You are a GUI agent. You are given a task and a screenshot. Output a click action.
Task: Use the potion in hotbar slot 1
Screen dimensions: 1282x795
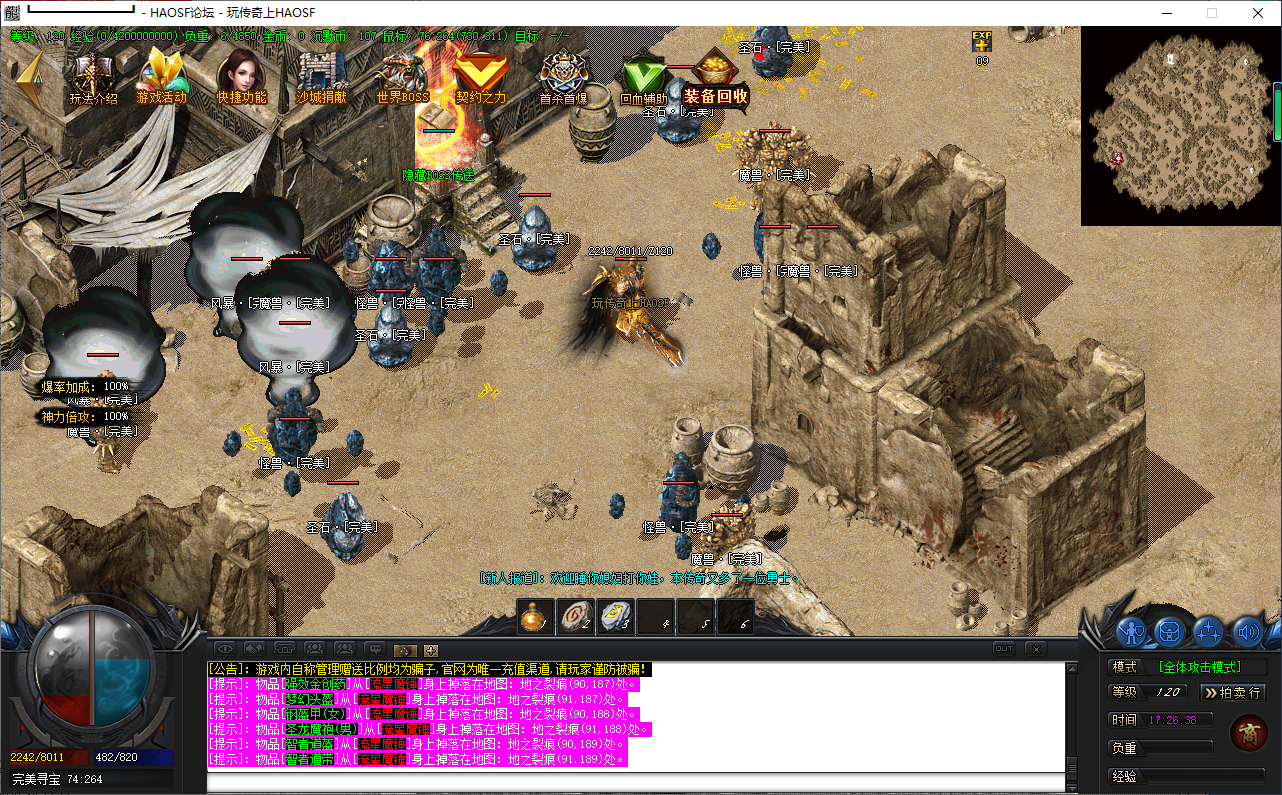(x=536, y=617)
